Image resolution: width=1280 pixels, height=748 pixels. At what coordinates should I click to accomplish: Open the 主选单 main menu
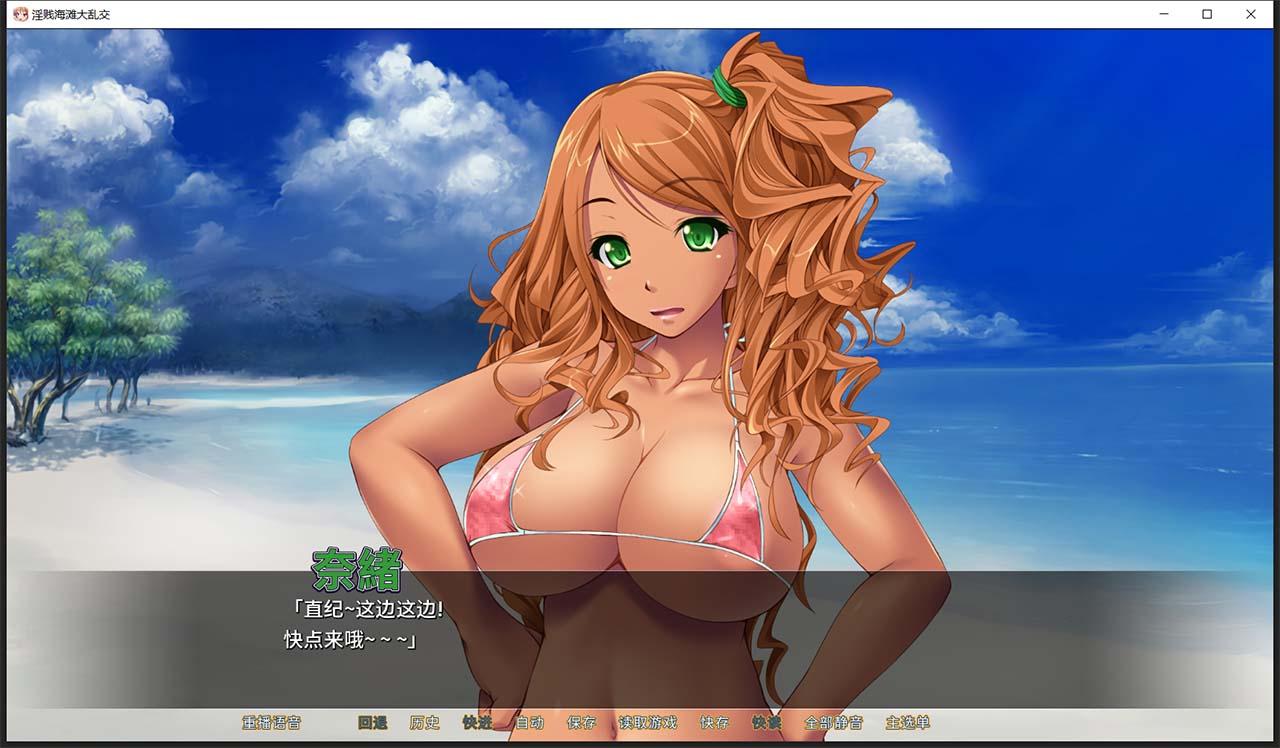(910, 722)
